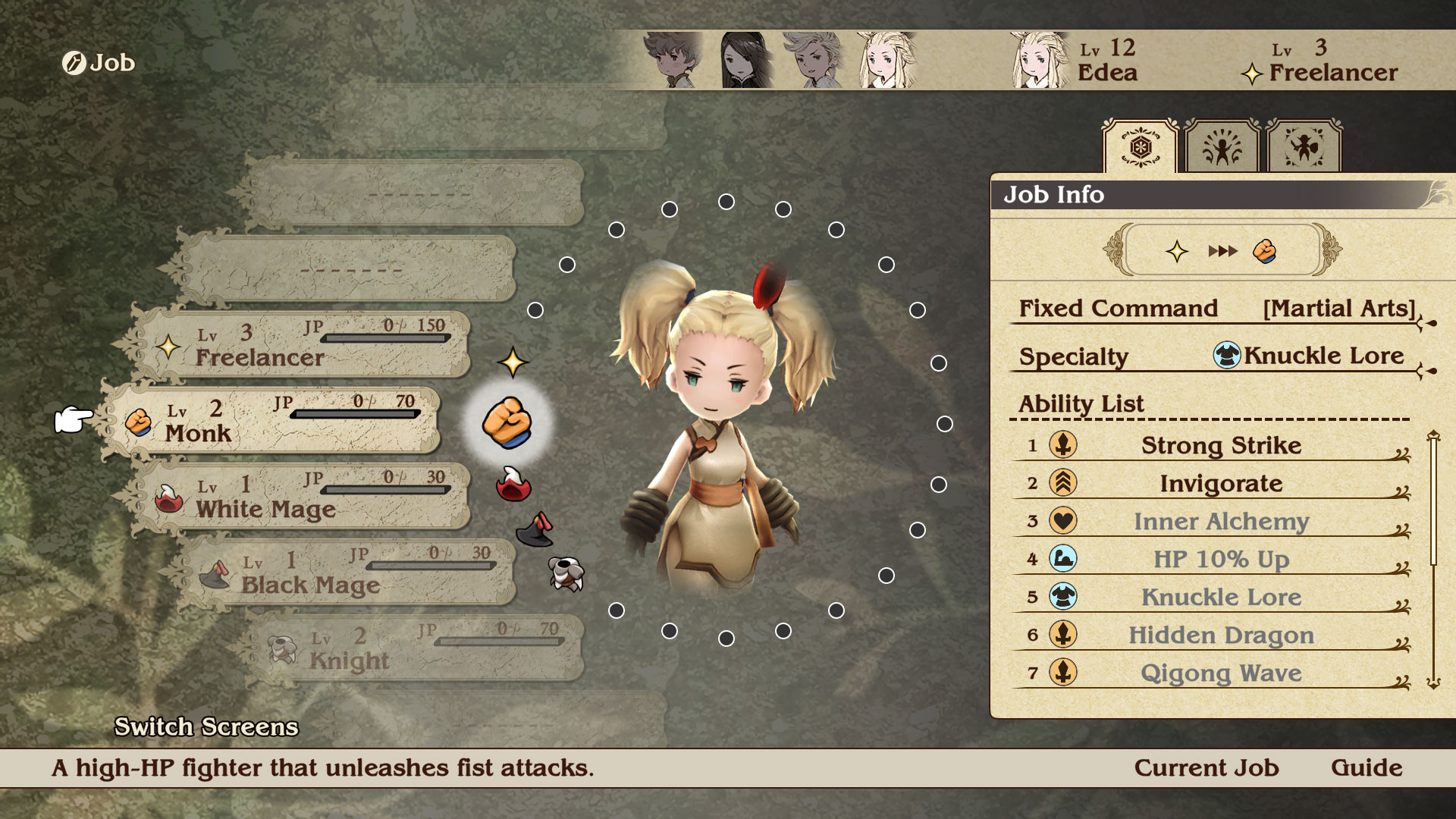
Task: View the Inner Alchemy ability
Action: click(x=1220, y=521)
